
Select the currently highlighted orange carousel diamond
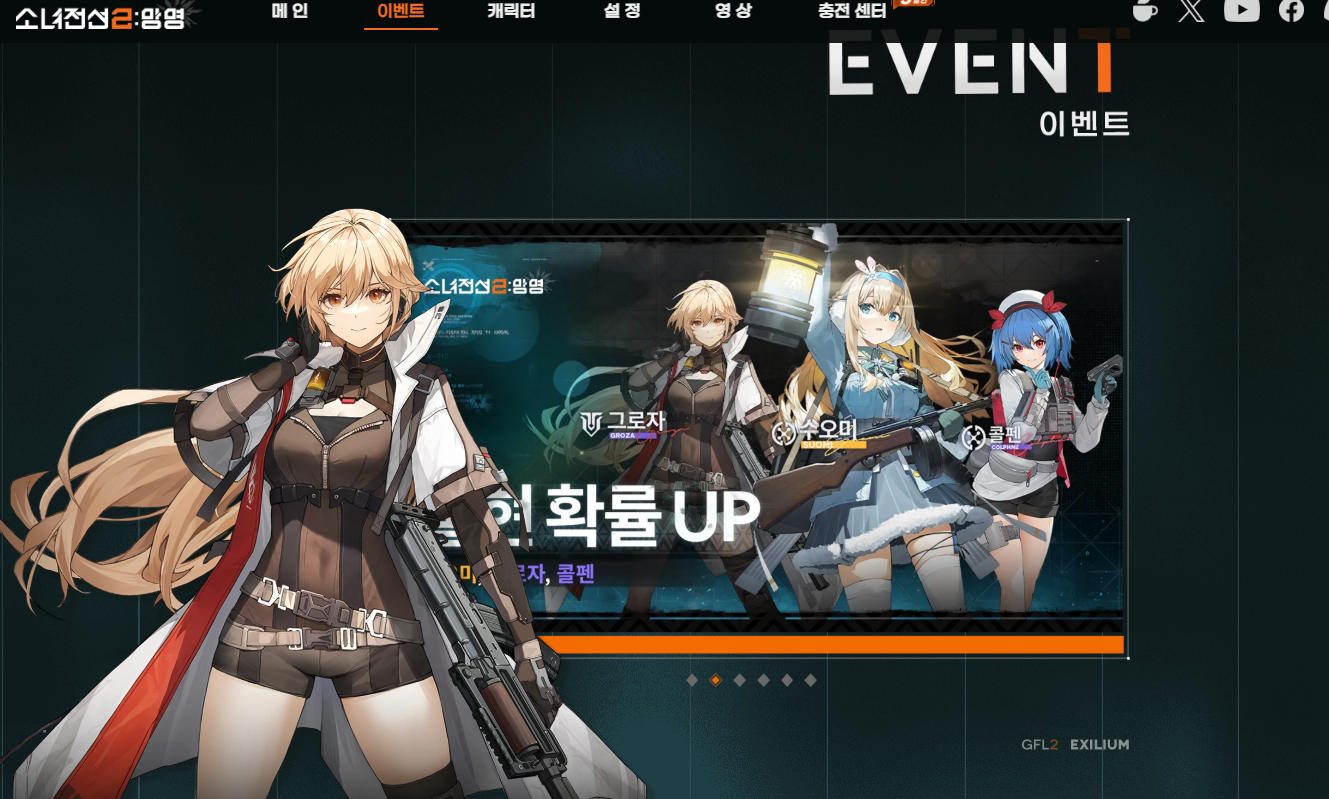click(714, 681)
